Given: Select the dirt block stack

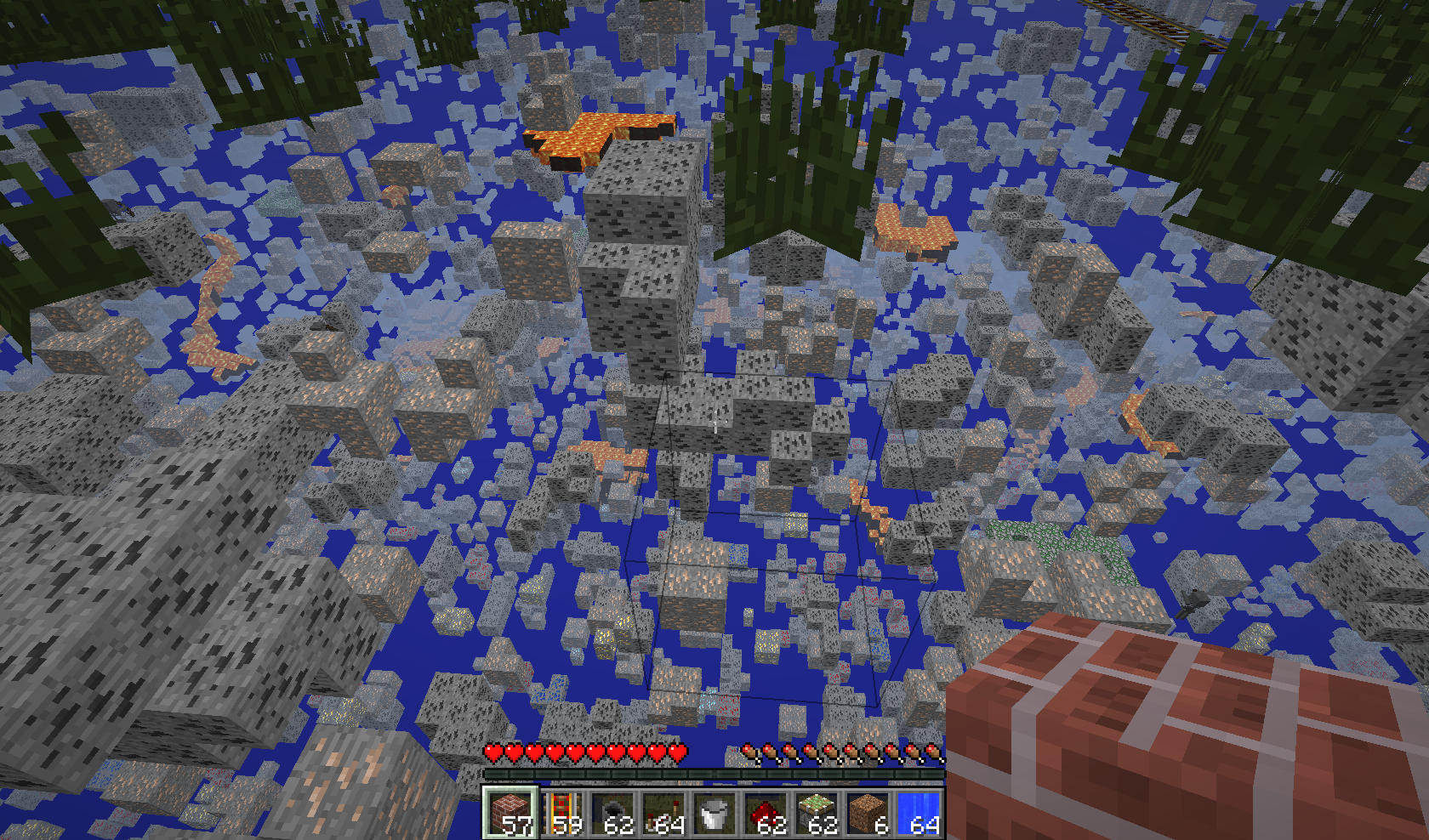Looking at the screenshot, I should (868, 813).
